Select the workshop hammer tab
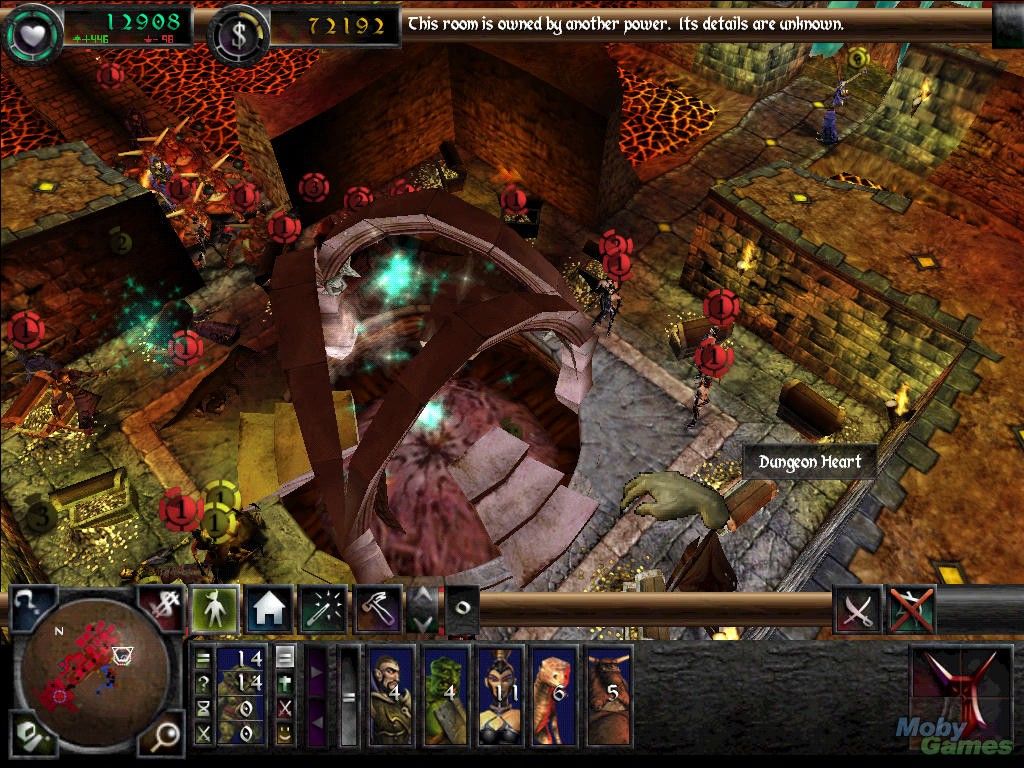This screenshot has width=1024, height=768. coord(378,609)
